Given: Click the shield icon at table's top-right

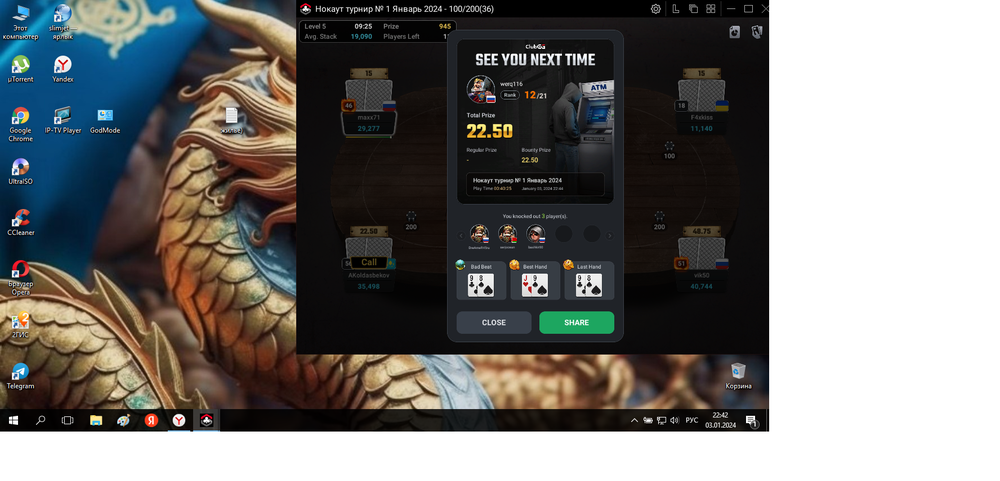Looking at the screenshot, I should pos(757,32).
